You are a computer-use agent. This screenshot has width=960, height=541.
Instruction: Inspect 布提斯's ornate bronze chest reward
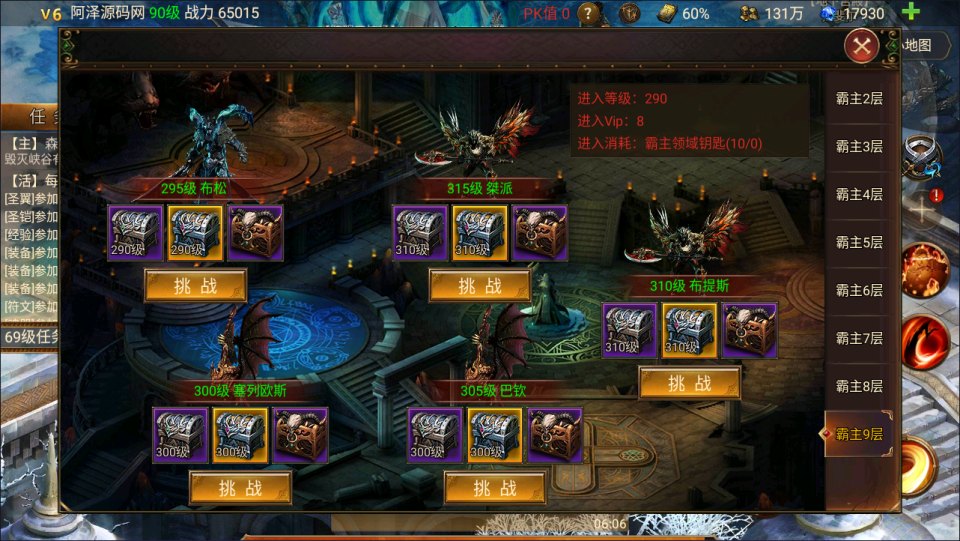click(x=750, y=330)
